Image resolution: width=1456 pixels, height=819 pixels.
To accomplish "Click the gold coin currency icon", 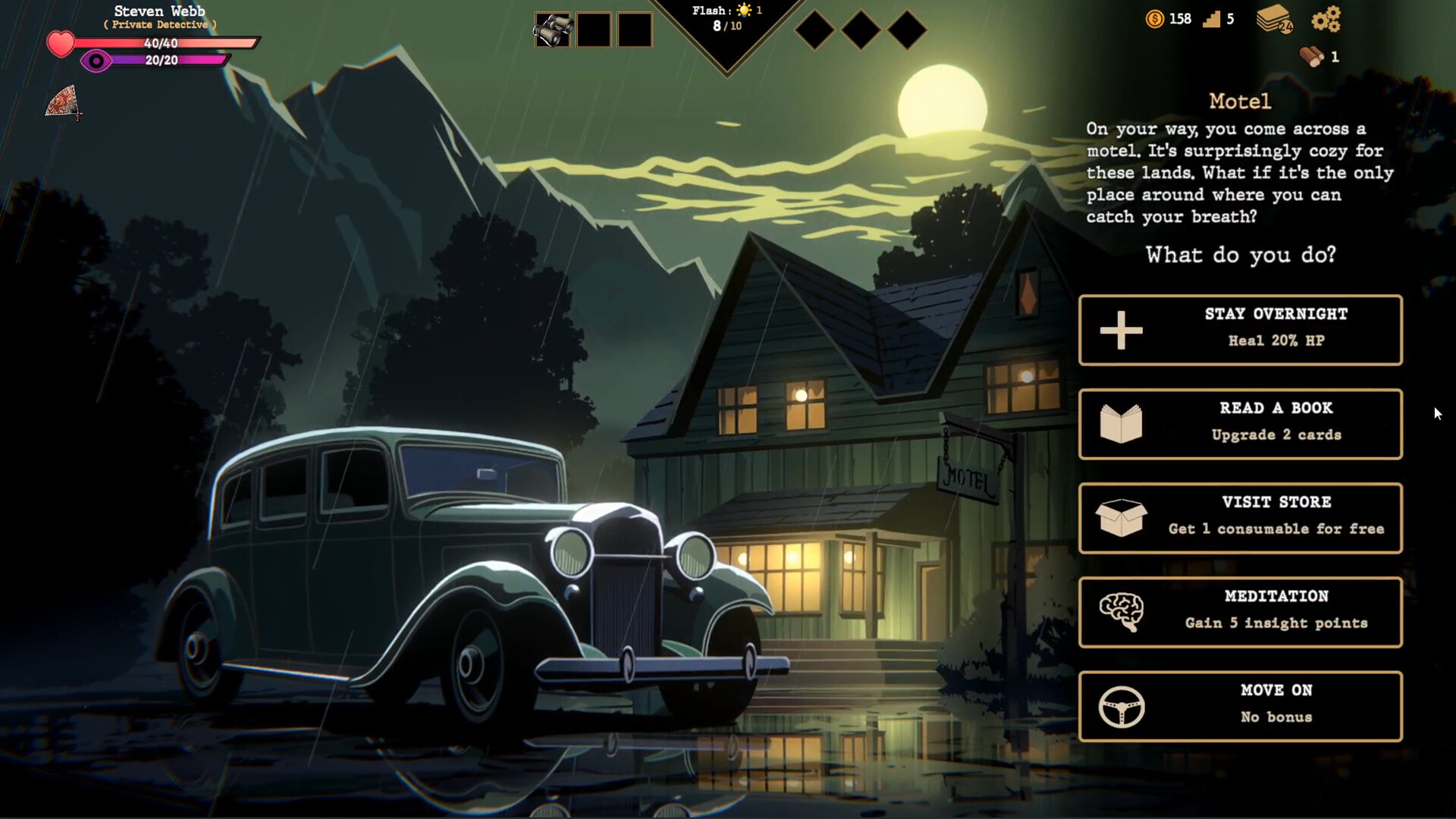I will [x=1154, y=20].
